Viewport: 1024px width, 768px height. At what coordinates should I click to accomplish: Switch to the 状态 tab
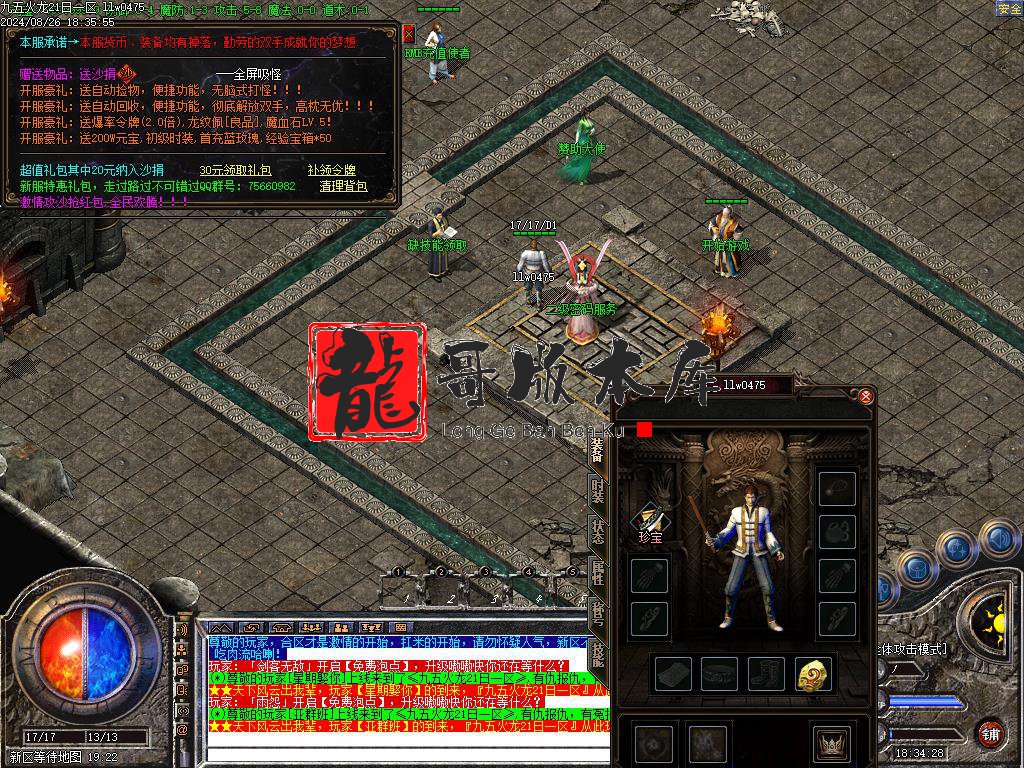click(x=598, y=531)
